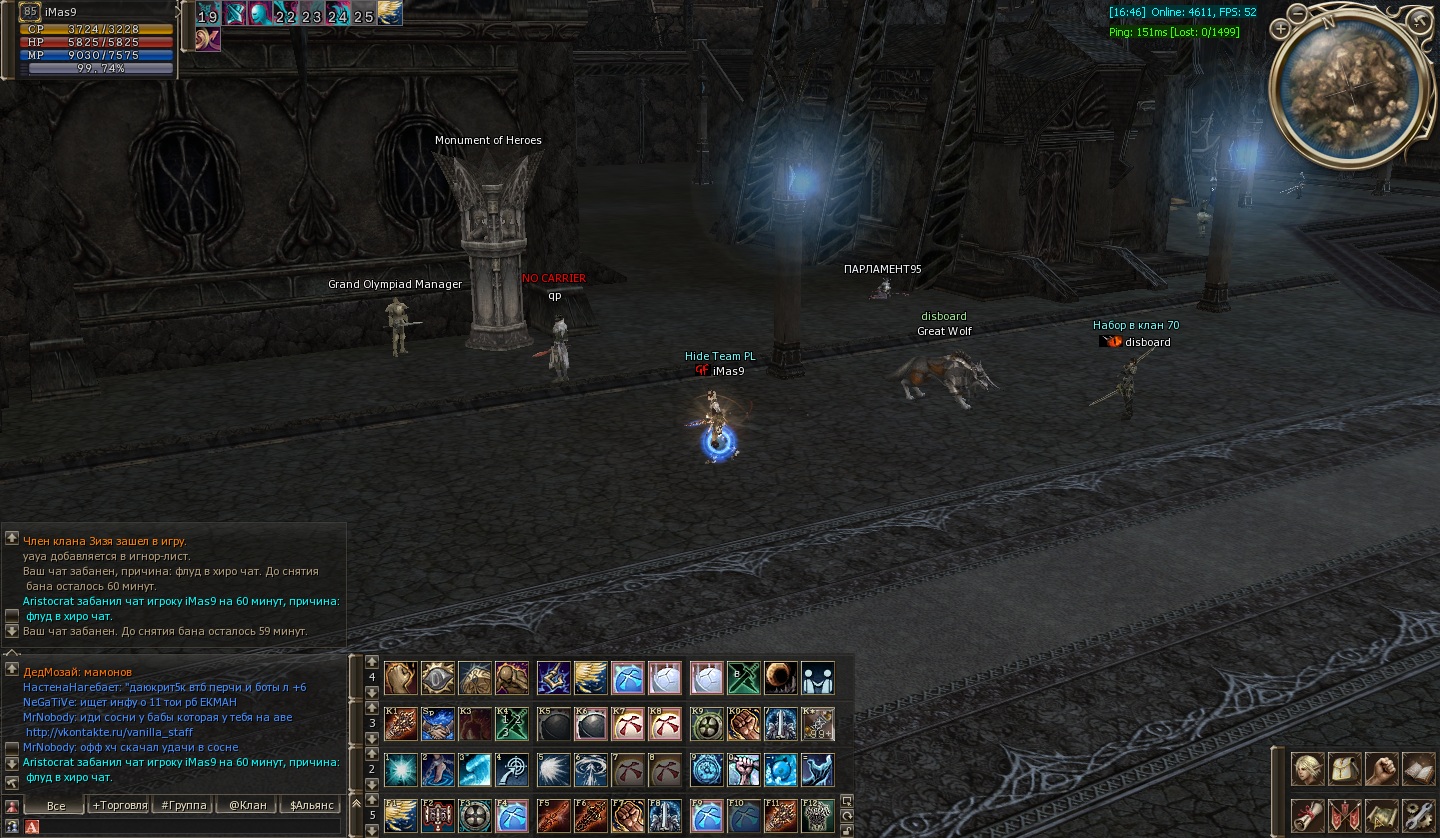Open the quest scroll icon

pos(1308,815)
